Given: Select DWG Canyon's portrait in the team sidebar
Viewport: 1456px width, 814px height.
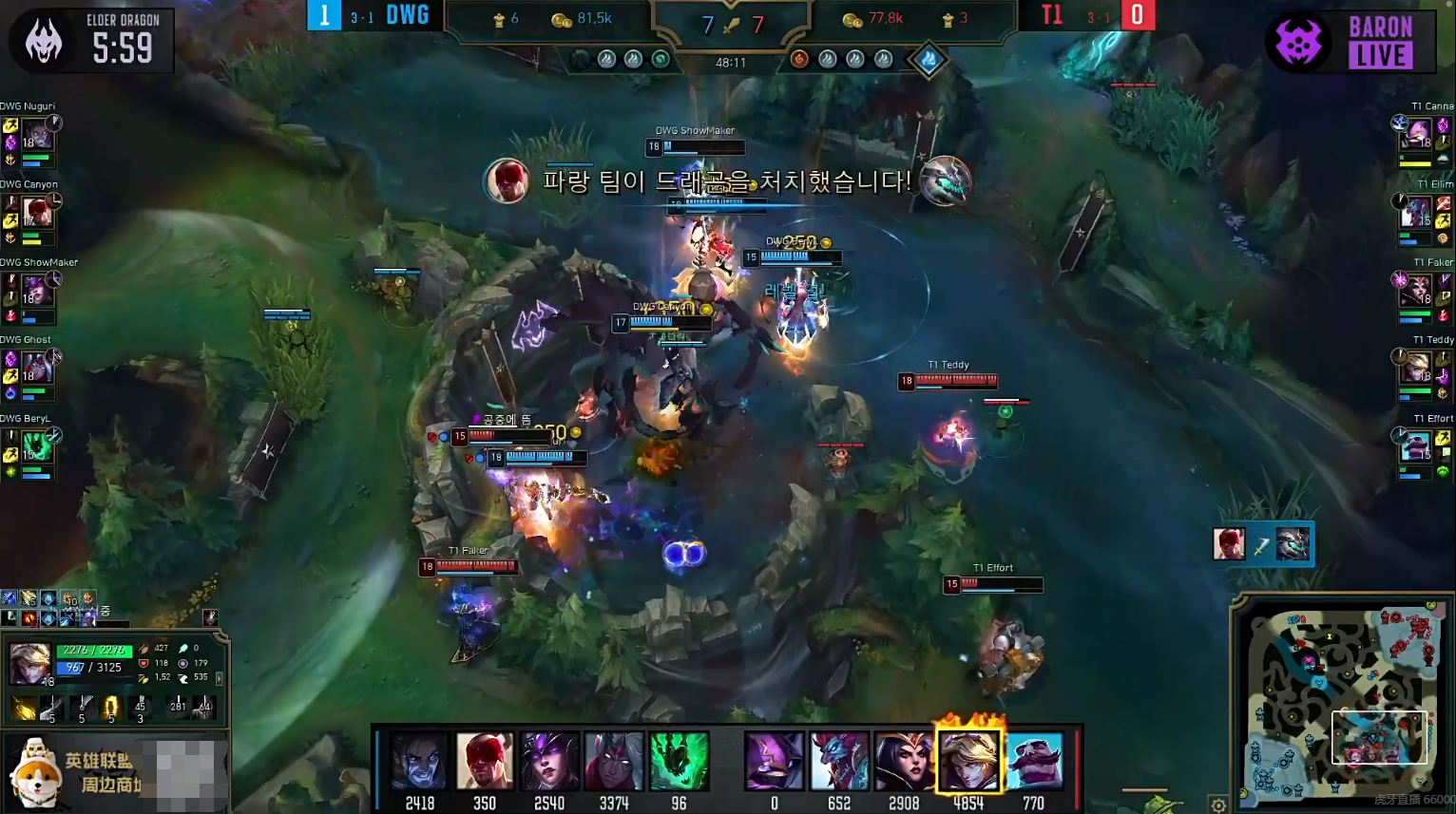Looking at the screenshot, I should pos(37,211).
